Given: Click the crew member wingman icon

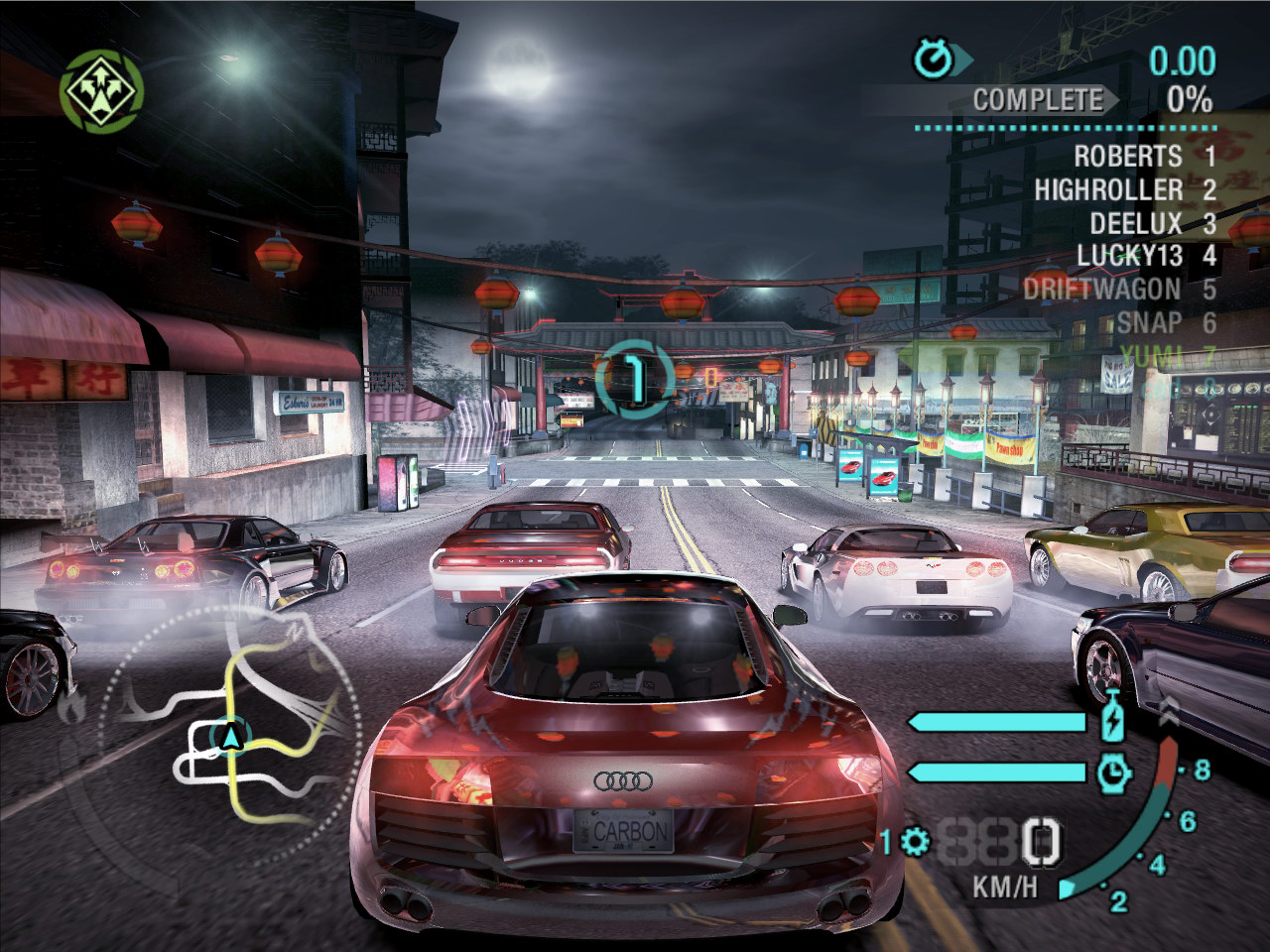Looking at the screenshot, I should 101,92.
